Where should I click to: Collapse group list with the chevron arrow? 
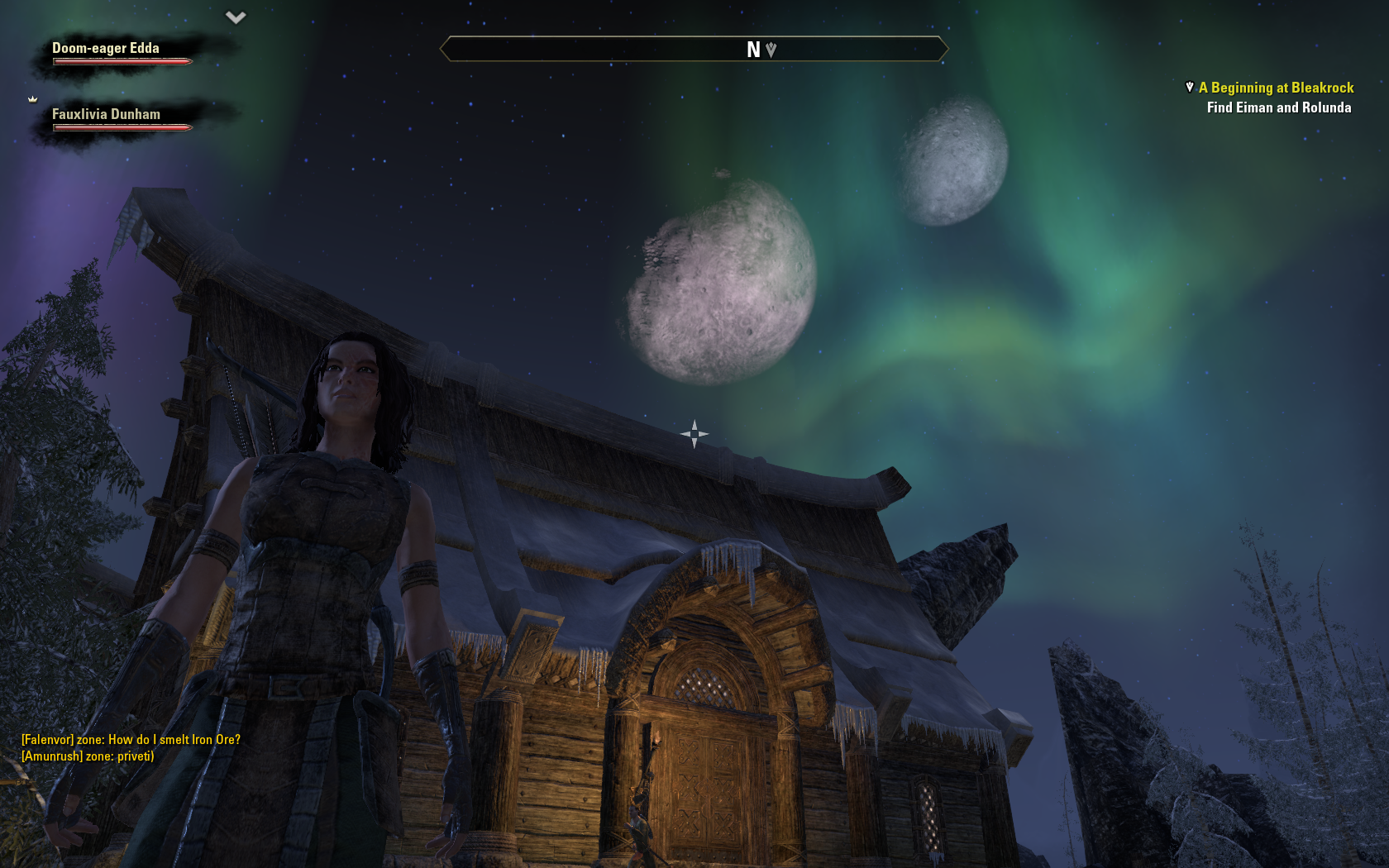(x=236, y=17)
